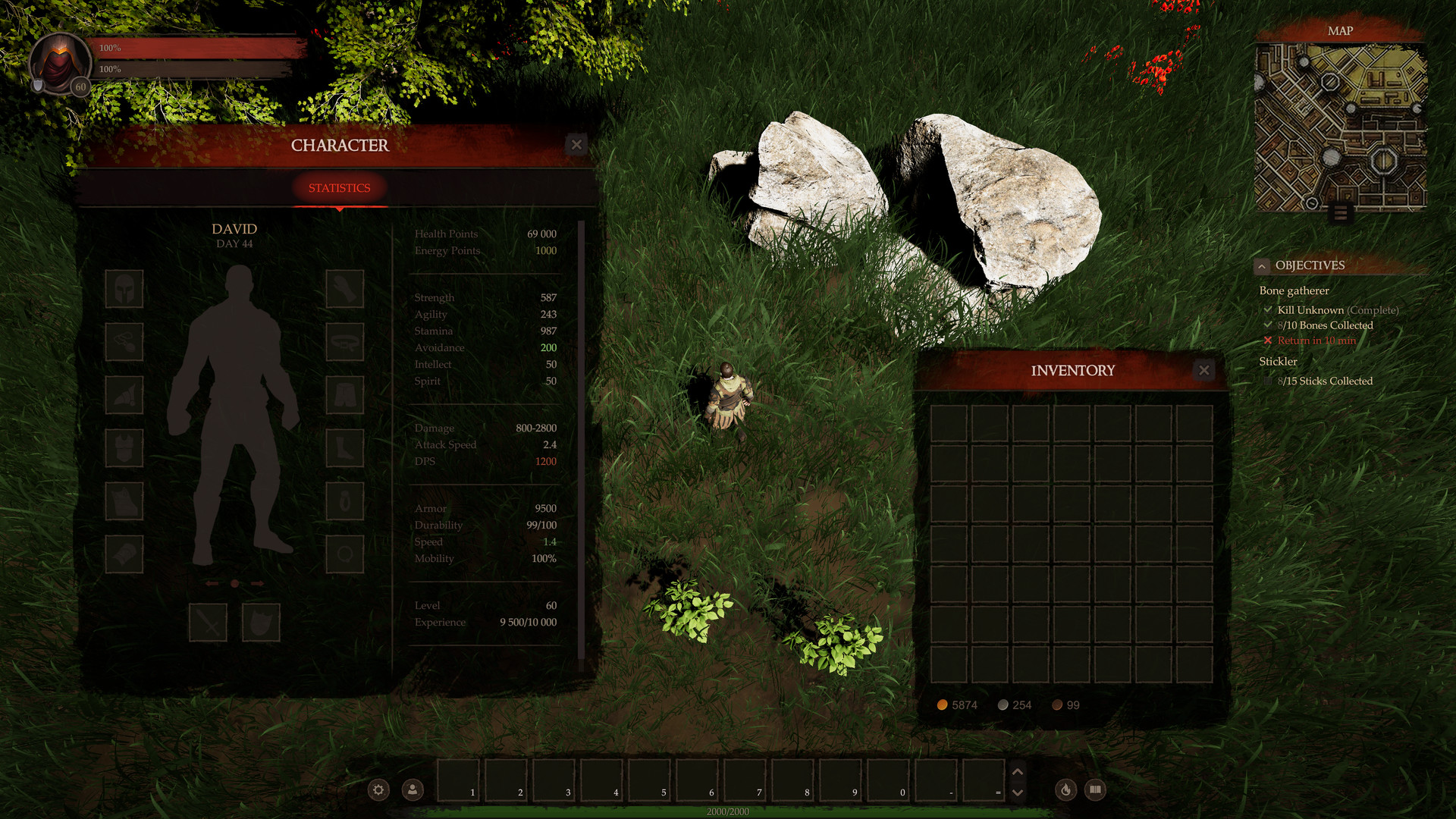Viewport: 1456px width, 819px height.
Task: Click the checkmark beside Kill Unknown objective
Action: (x=1268, y=309)
